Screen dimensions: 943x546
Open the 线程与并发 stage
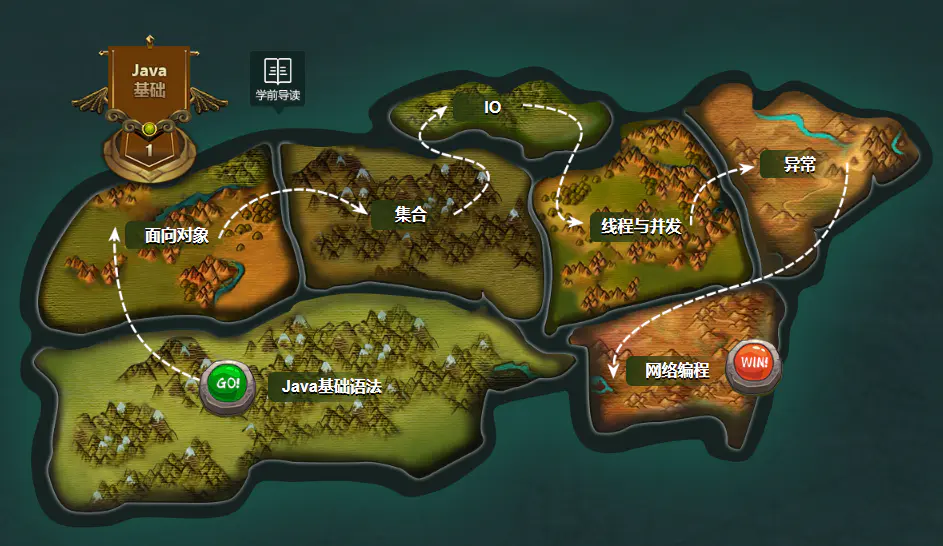(x=640, y=226)
